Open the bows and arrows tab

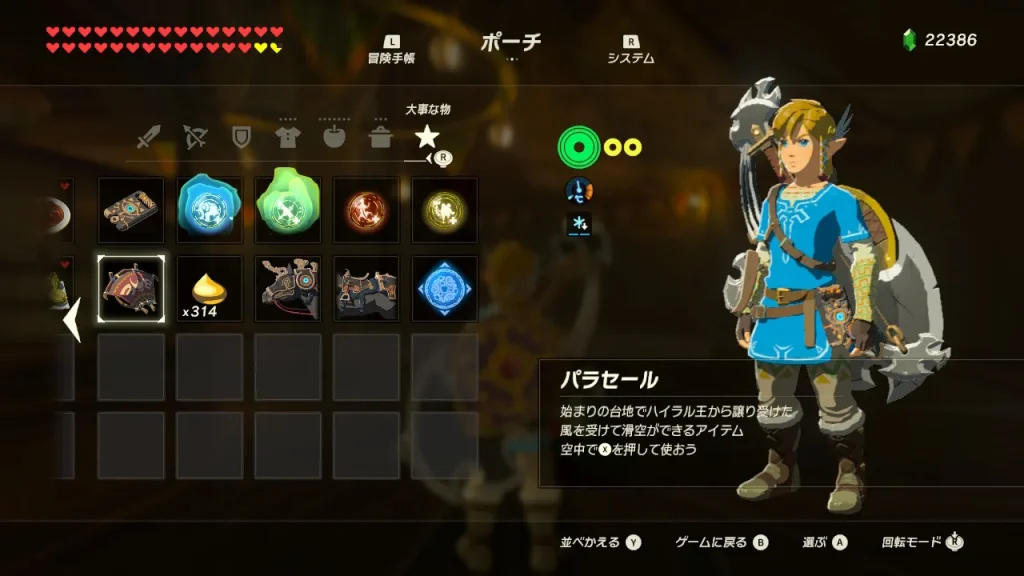(195, 136)
